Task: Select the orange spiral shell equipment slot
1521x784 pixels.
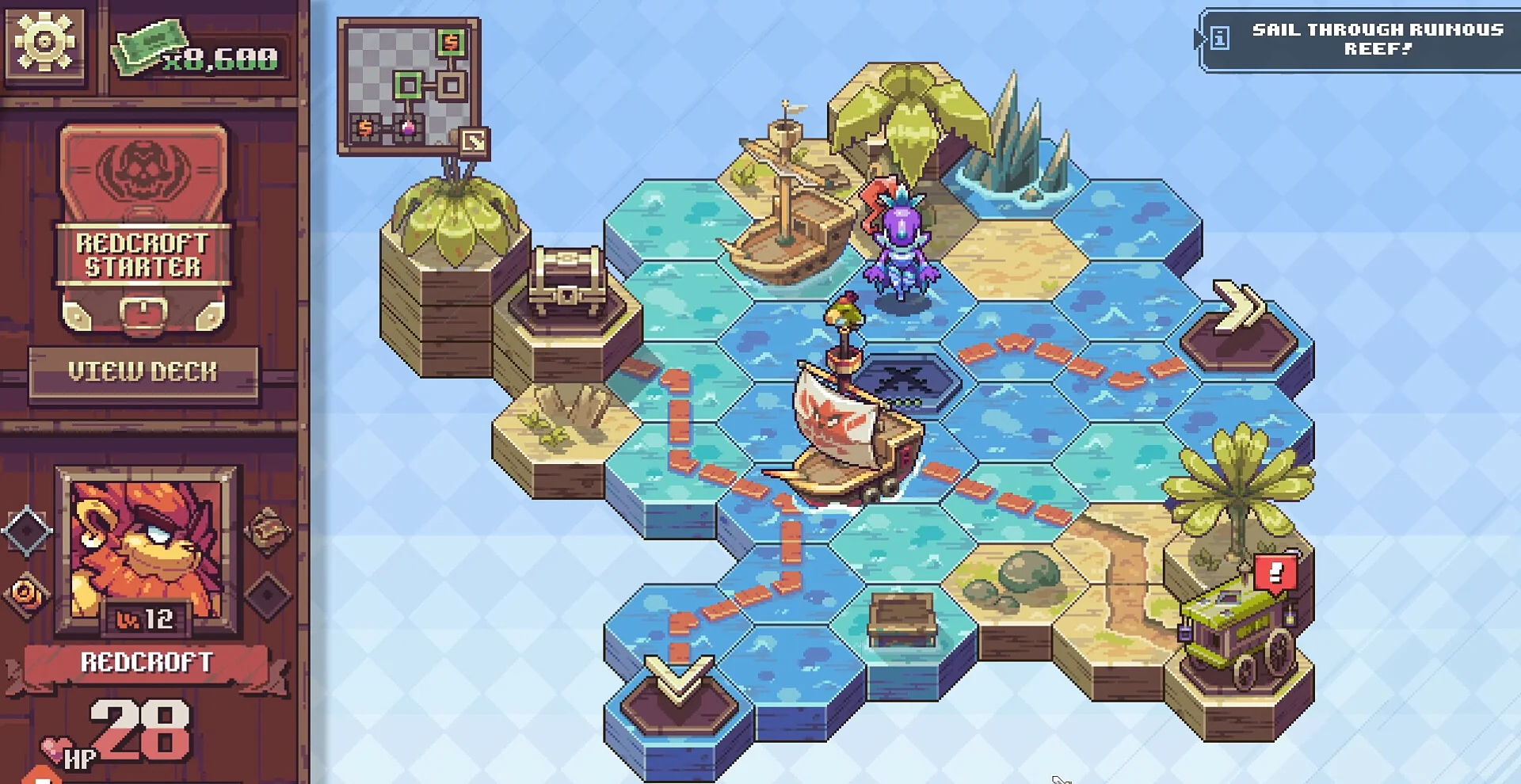Action: pos(27,594)
